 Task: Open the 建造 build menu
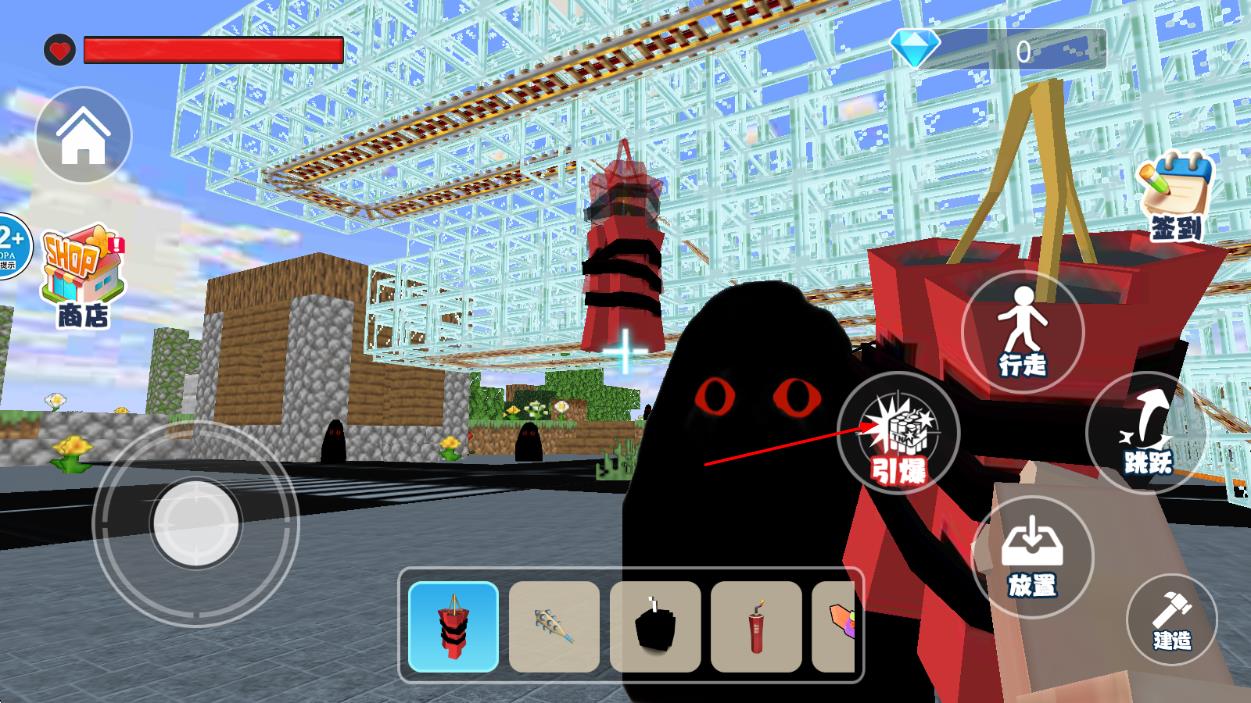pos(1171,618)
